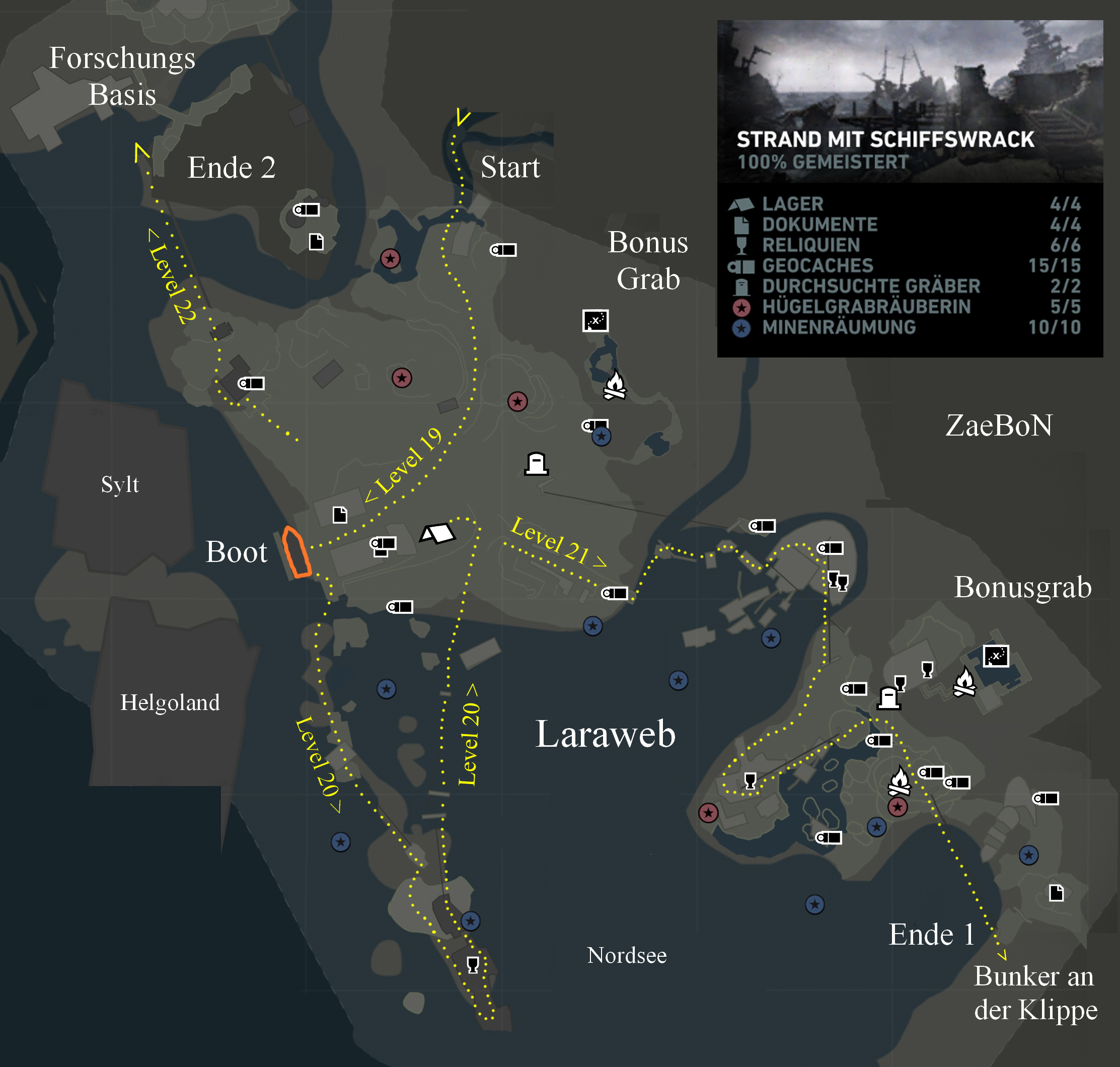The height and width of the screenshot is (1067, 1120).
Task: Click the Reliquien legend entry
Action: tap(811, 245)
